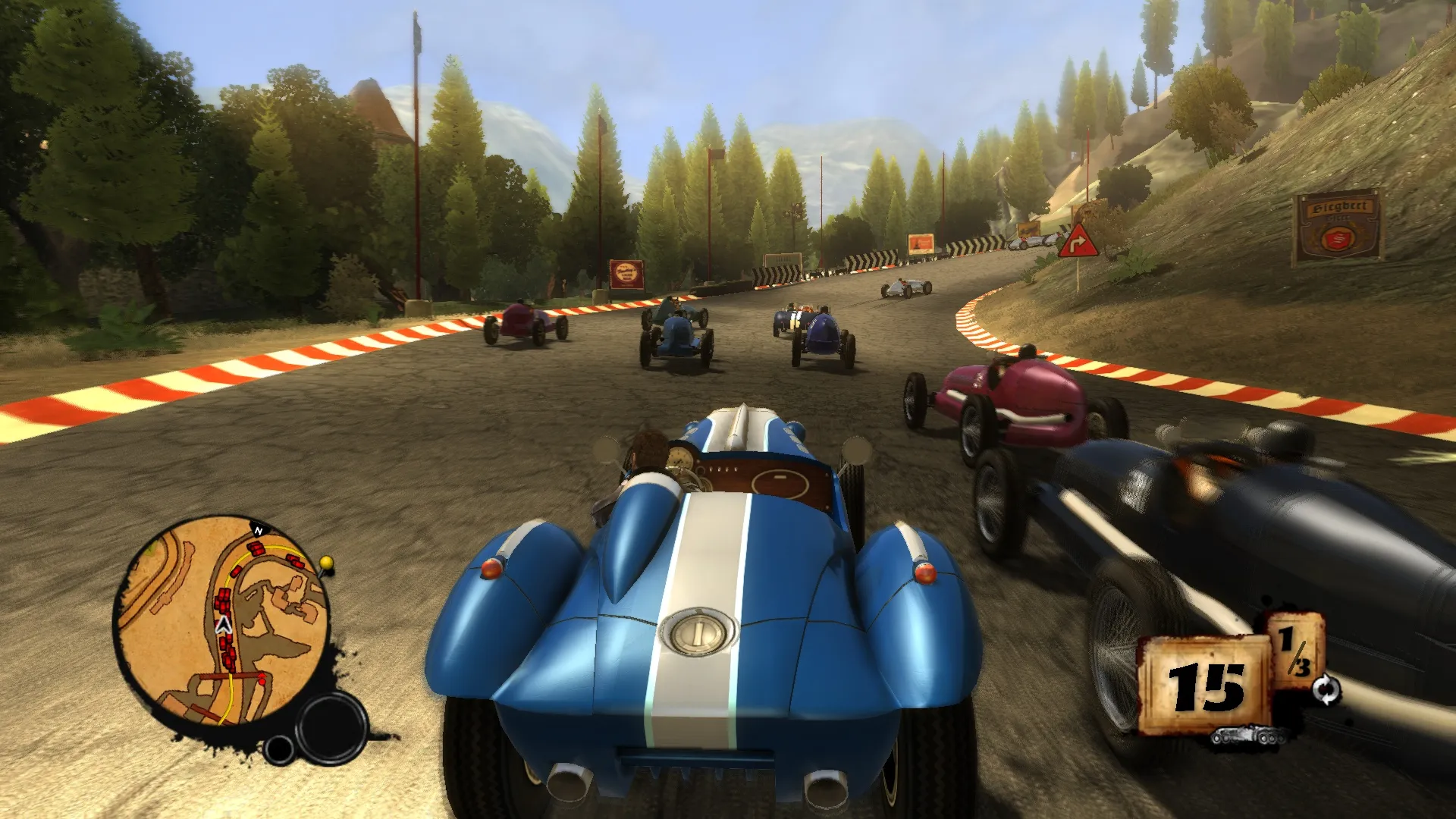Click the white player arrow on the minimap
Image resolution: width=1456 pixels, height=819 pixels.
point(223,624)
